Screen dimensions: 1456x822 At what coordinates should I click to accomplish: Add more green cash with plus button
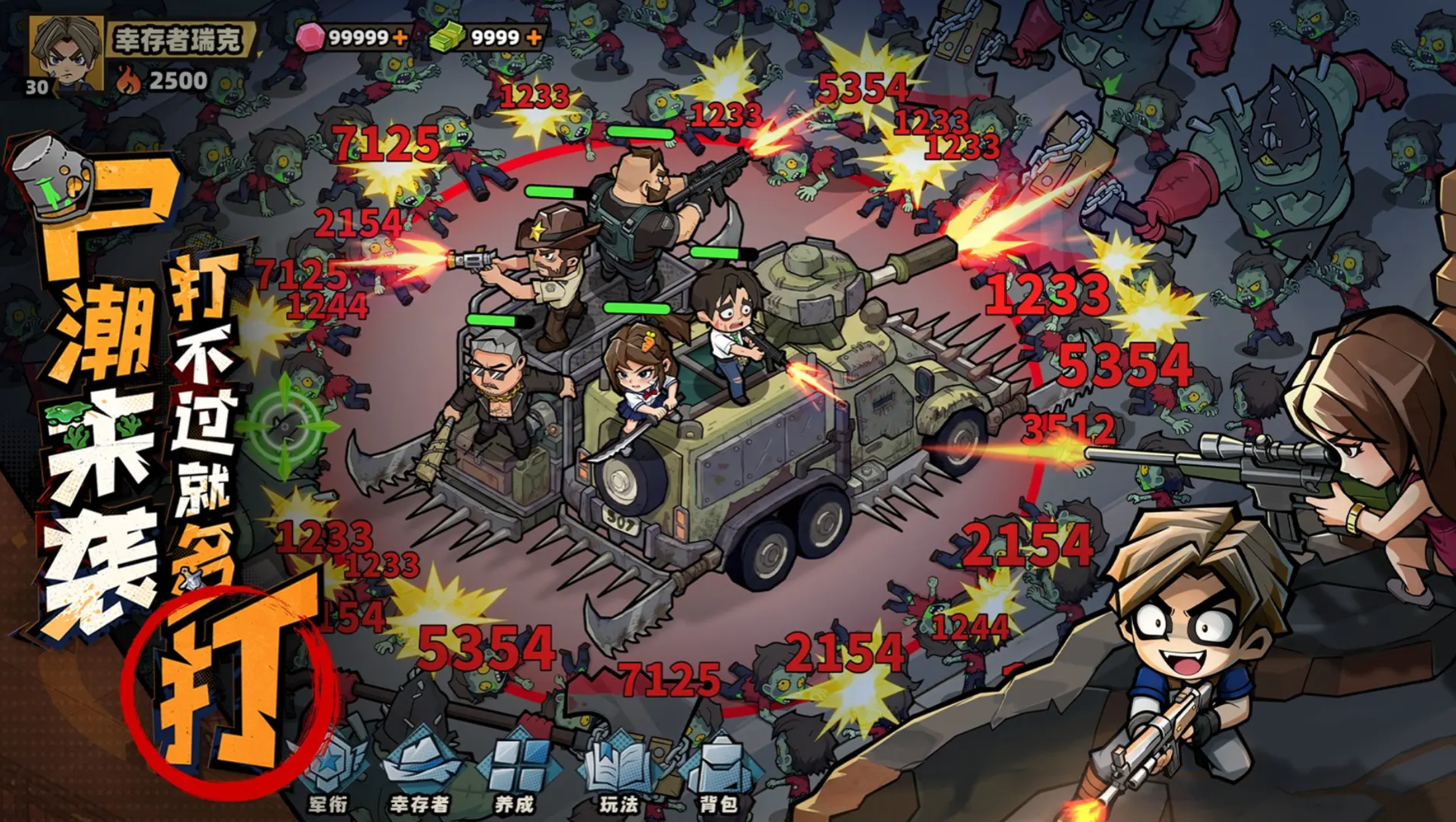pos(534,38)
